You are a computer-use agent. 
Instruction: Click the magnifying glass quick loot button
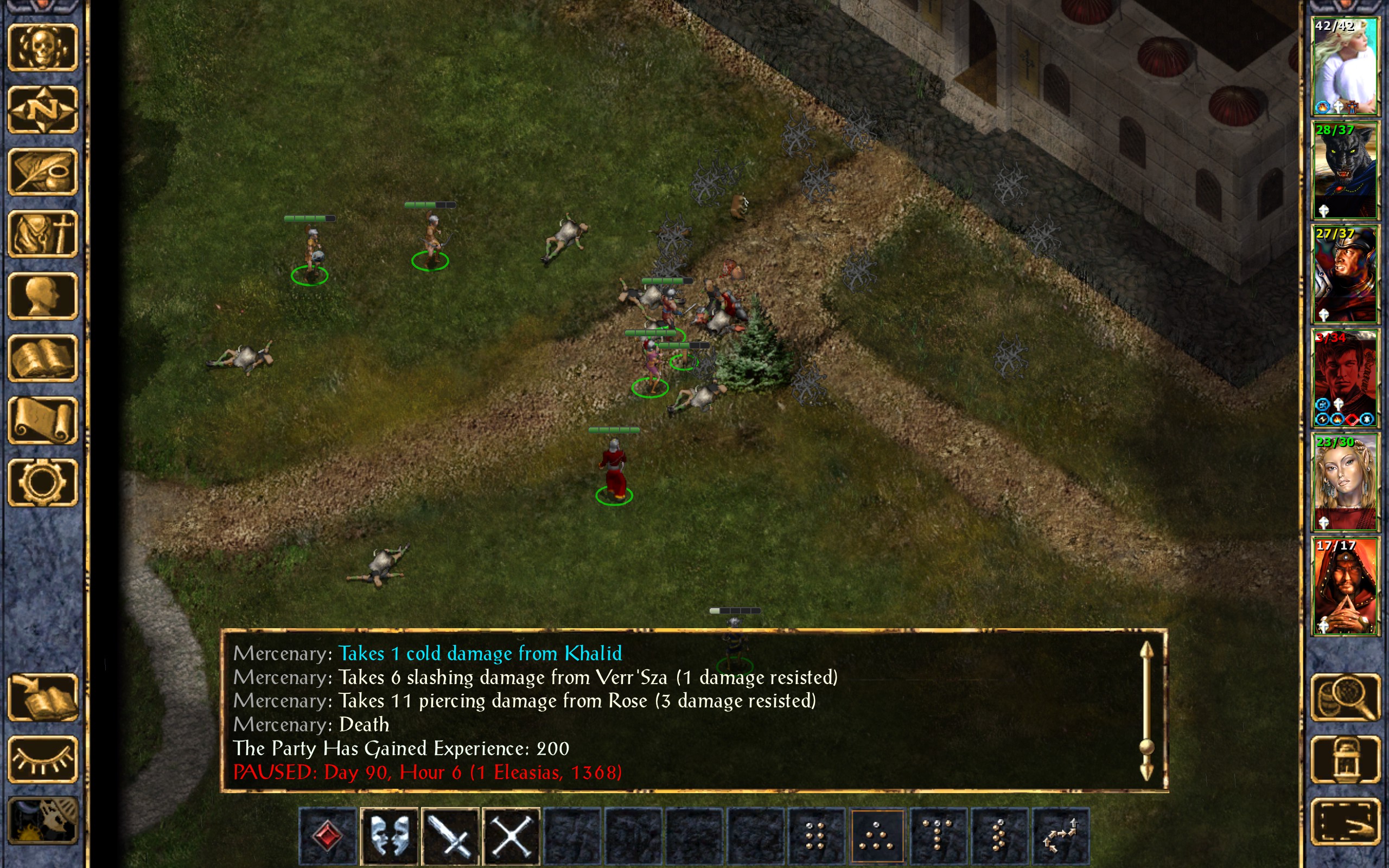(1345, 698)
